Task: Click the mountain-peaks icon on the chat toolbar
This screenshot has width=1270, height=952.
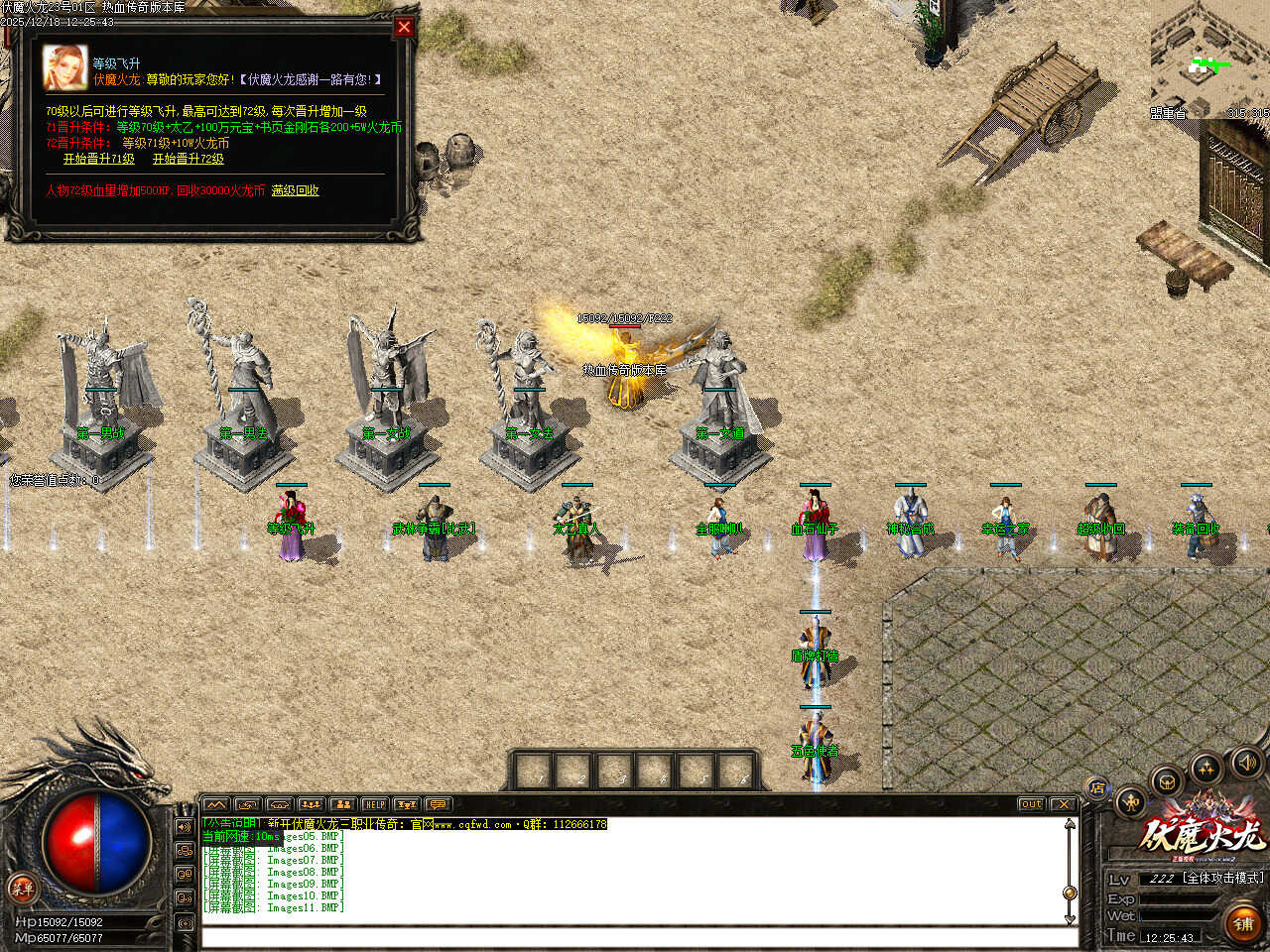Action: (x=215, y=804)
